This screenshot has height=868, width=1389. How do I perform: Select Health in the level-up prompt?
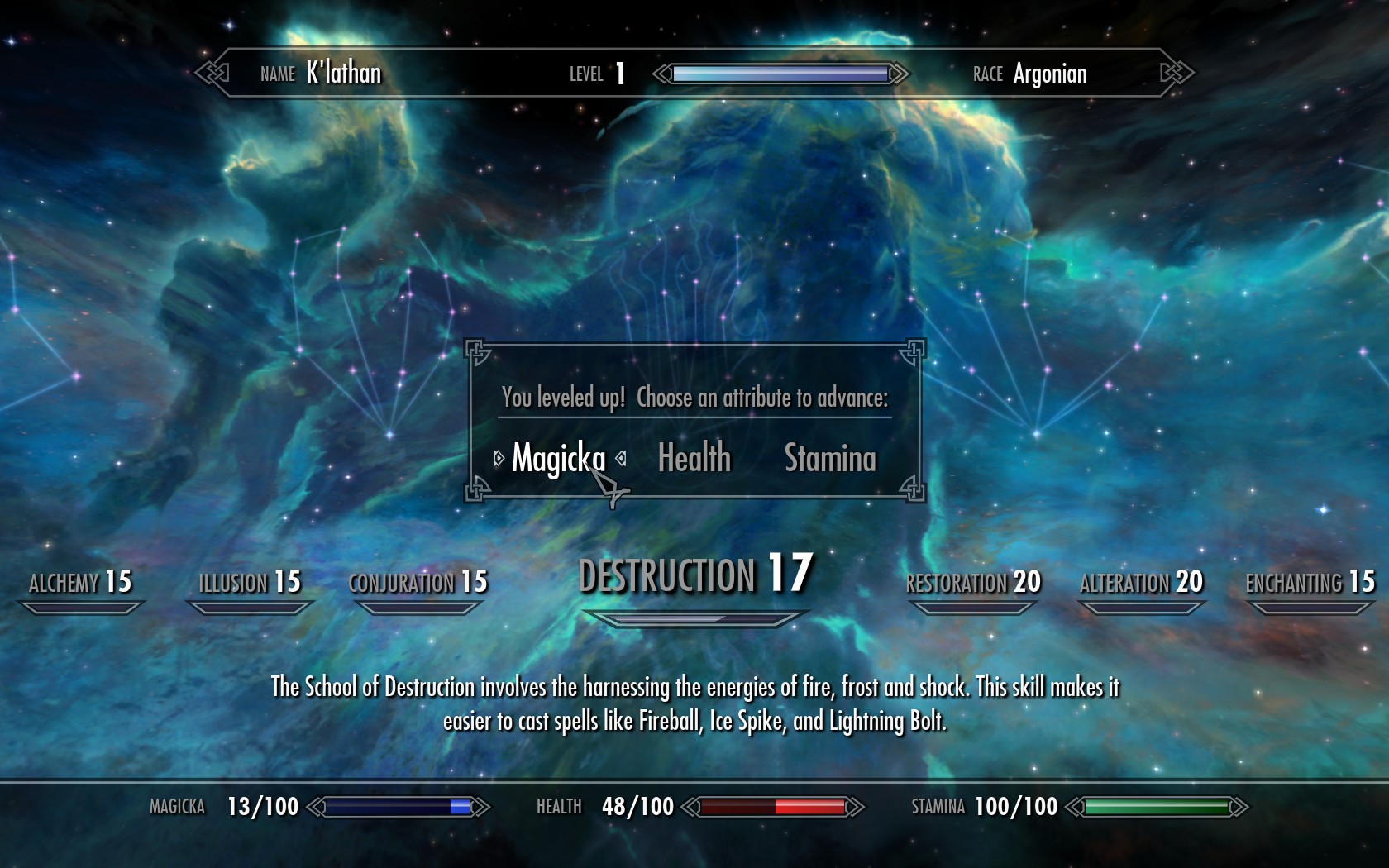point(694,458)
